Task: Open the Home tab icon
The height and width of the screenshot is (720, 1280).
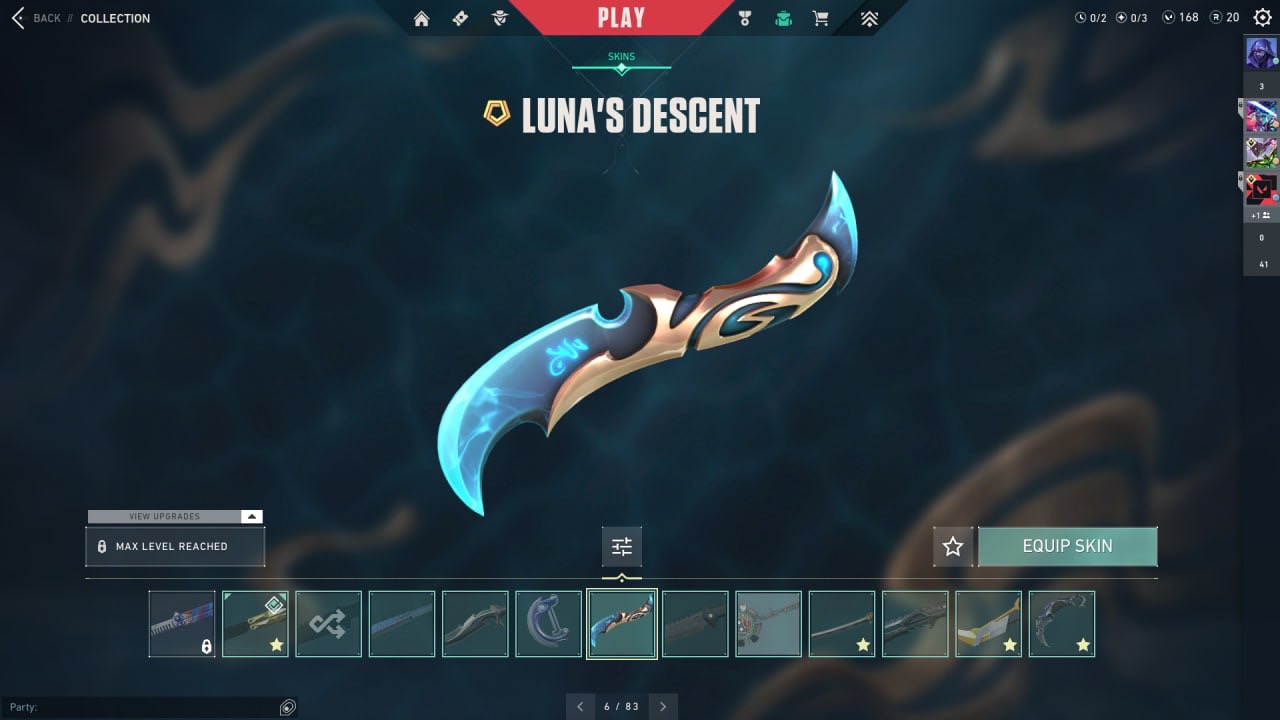Action: tap(421, 18)
